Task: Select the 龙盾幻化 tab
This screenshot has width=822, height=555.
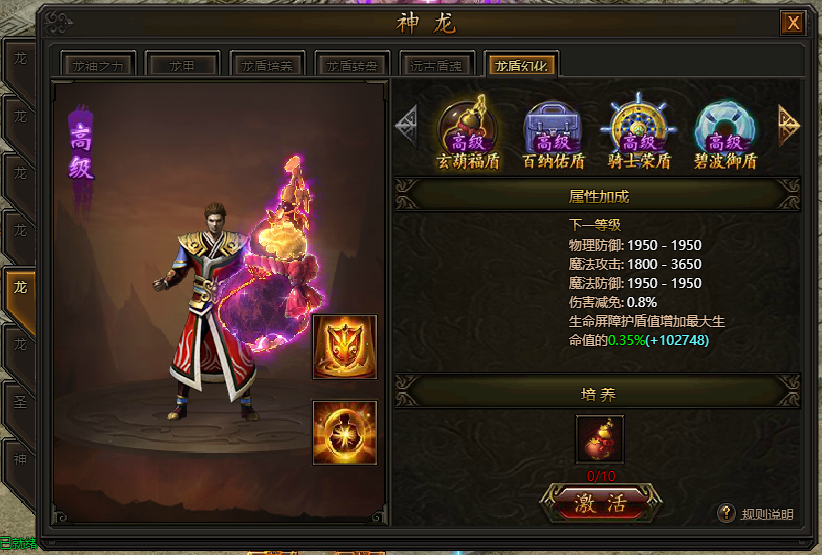Action: (x=521, y=65)
